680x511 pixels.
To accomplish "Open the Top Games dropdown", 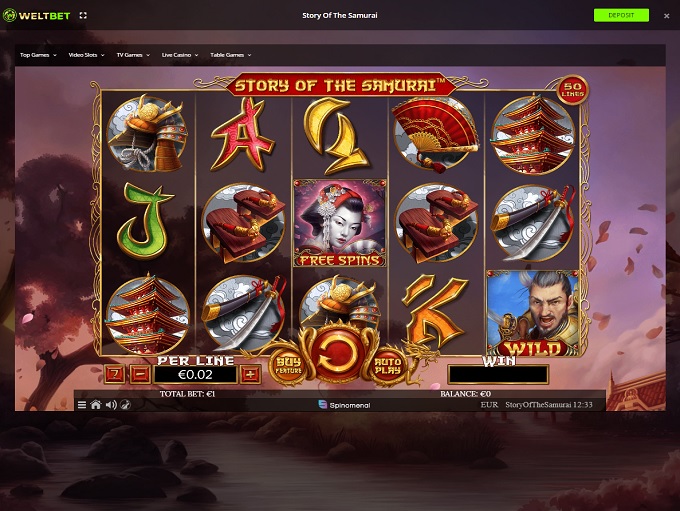I will point(38,55).
